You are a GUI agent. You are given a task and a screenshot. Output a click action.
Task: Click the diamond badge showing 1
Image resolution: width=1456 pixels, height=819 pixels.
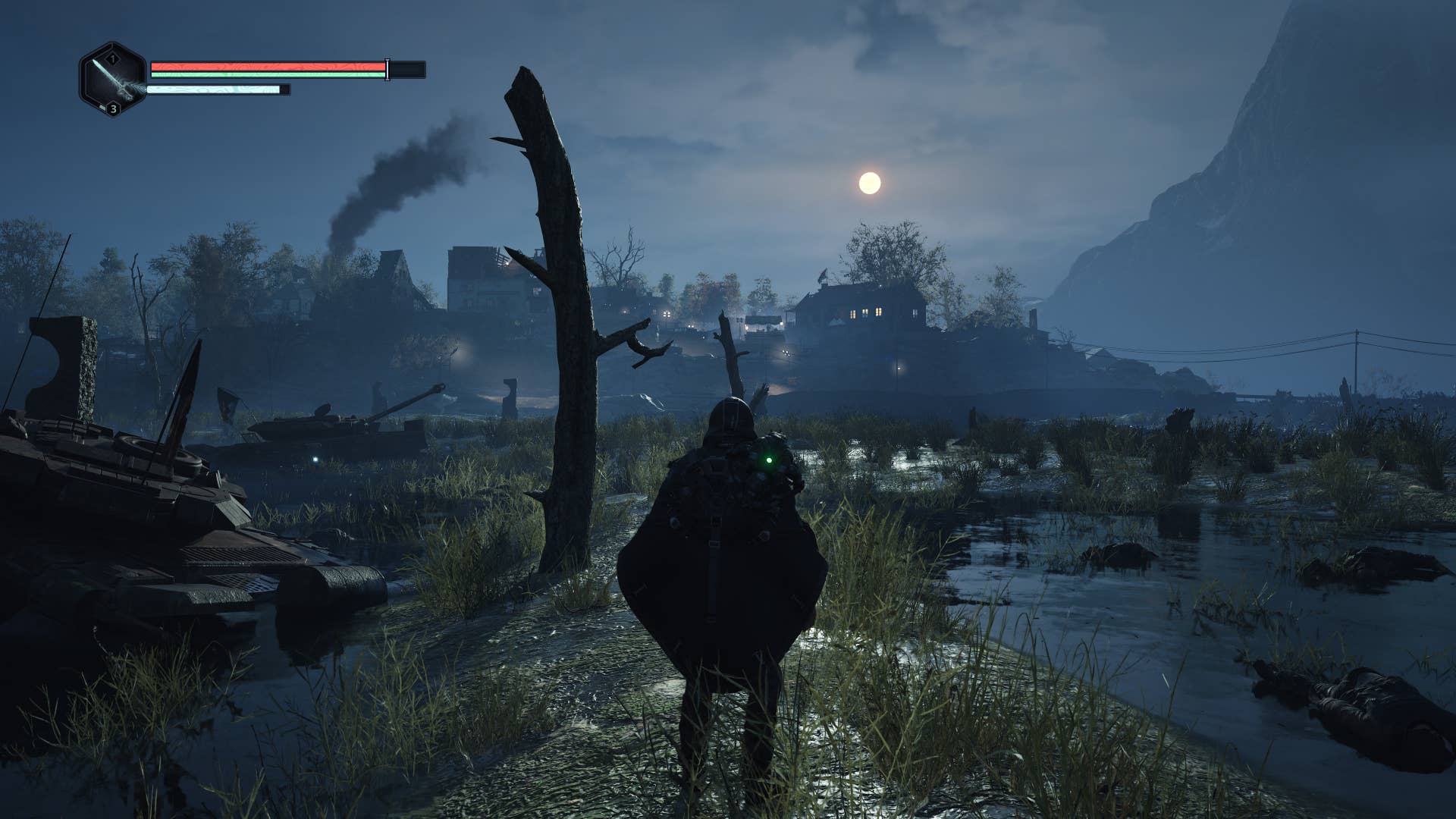click(x=111, y=58)
